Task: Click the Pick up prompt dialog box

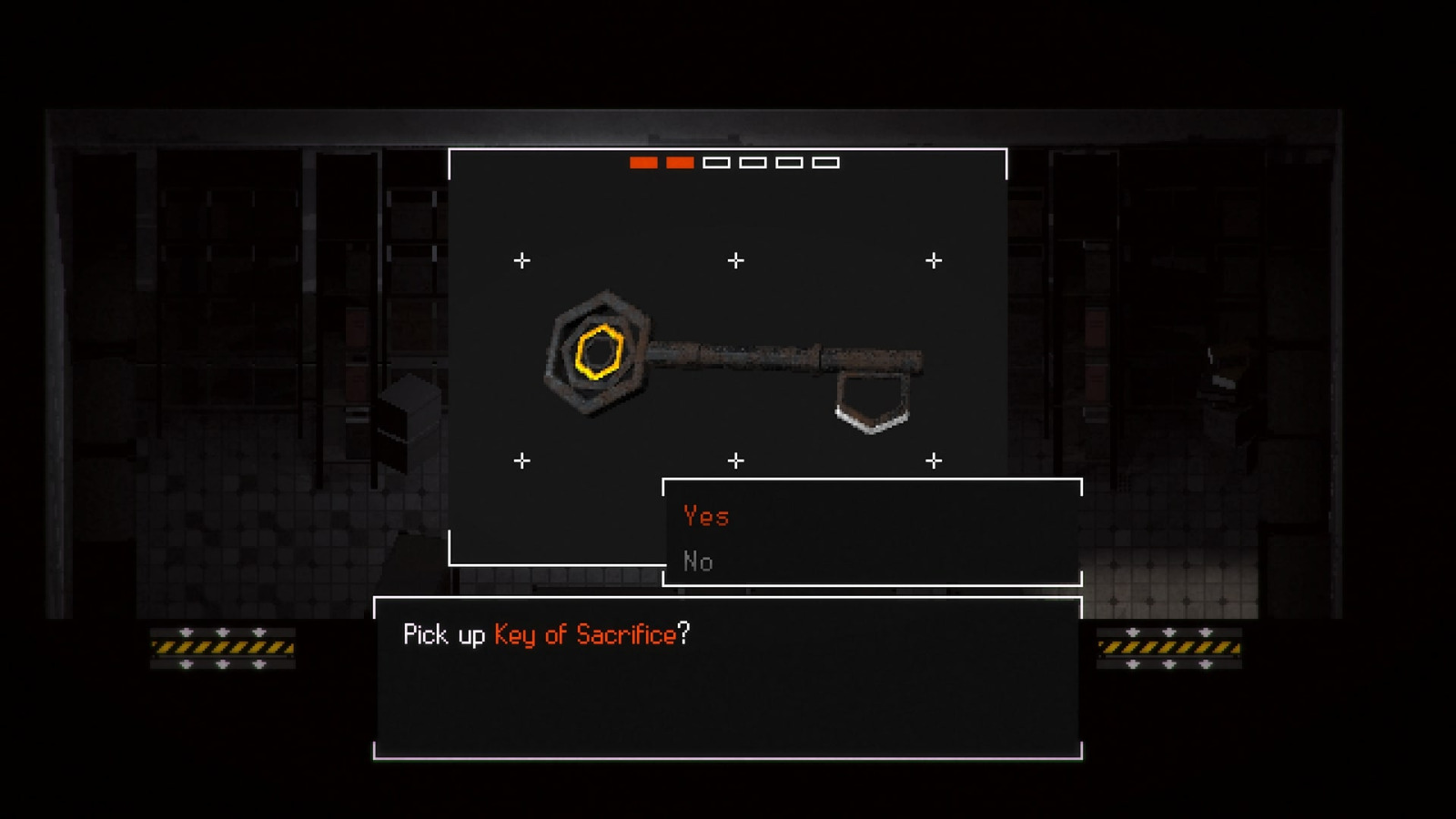Action: point(728,678)
